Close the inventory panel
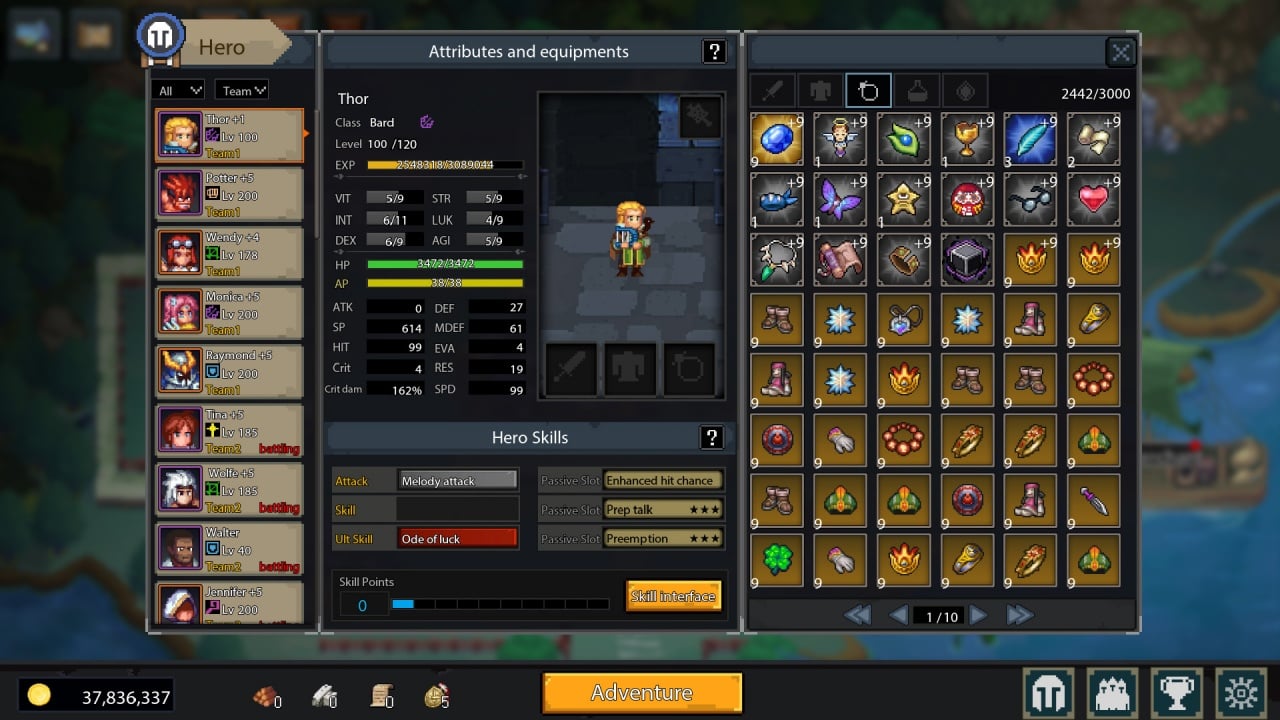Viewport: 1280px width, 720px height. point(1121,53)
